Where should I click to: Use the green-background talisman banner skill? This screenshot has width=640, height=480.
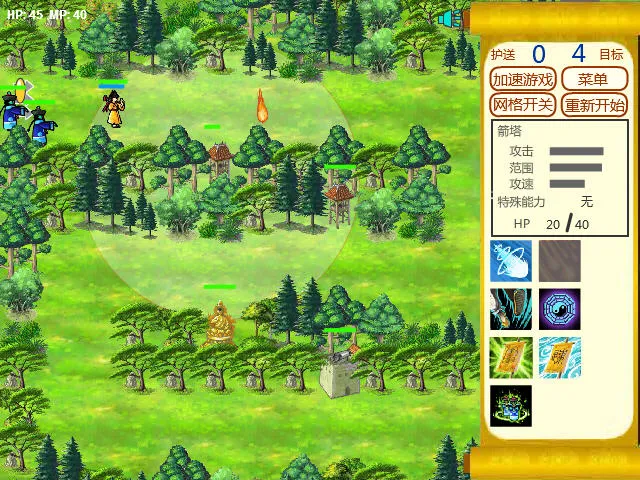511,357
